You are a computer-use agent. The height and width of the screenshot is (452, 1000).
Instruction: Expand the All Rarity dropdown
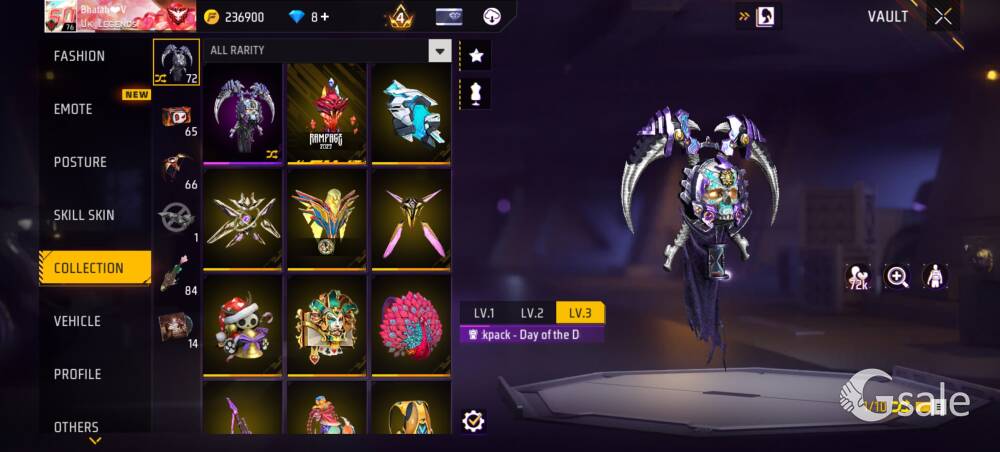[x=439, y=51]
